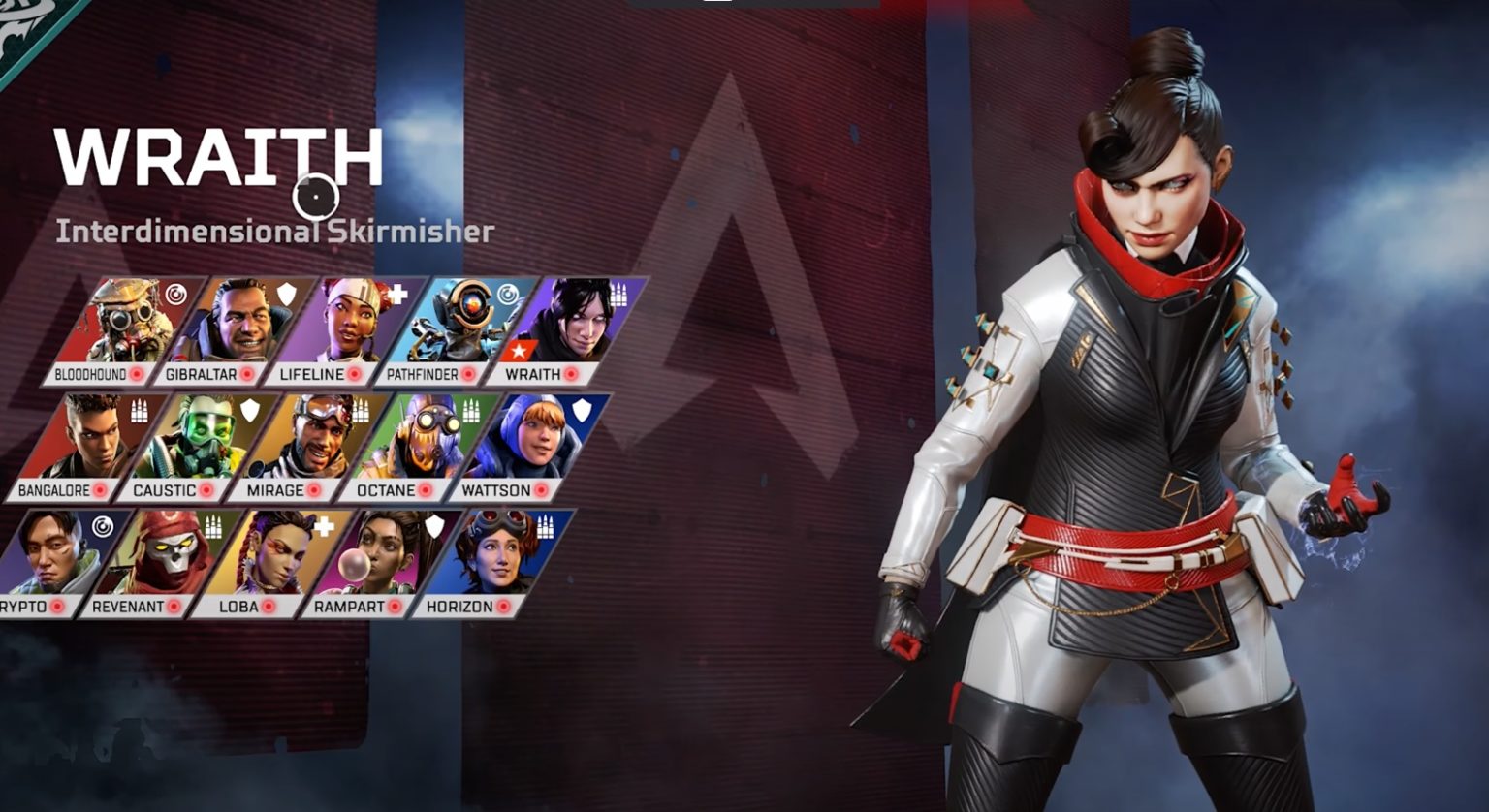
Task: Select Mirage from the legend roster
Action: (316, 441)
